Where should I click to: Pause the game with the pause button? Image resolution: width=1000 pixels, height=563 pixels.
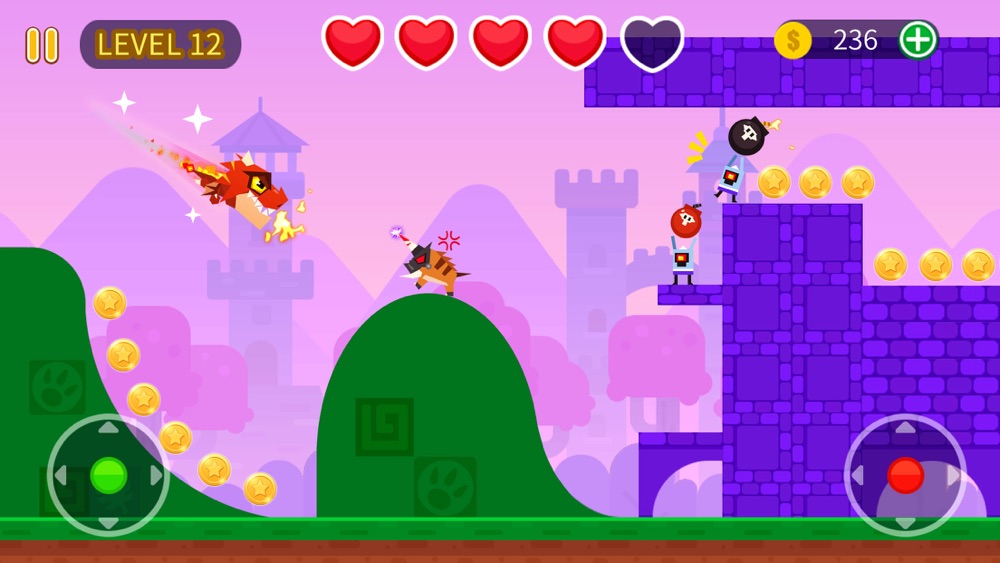point(42,45)
